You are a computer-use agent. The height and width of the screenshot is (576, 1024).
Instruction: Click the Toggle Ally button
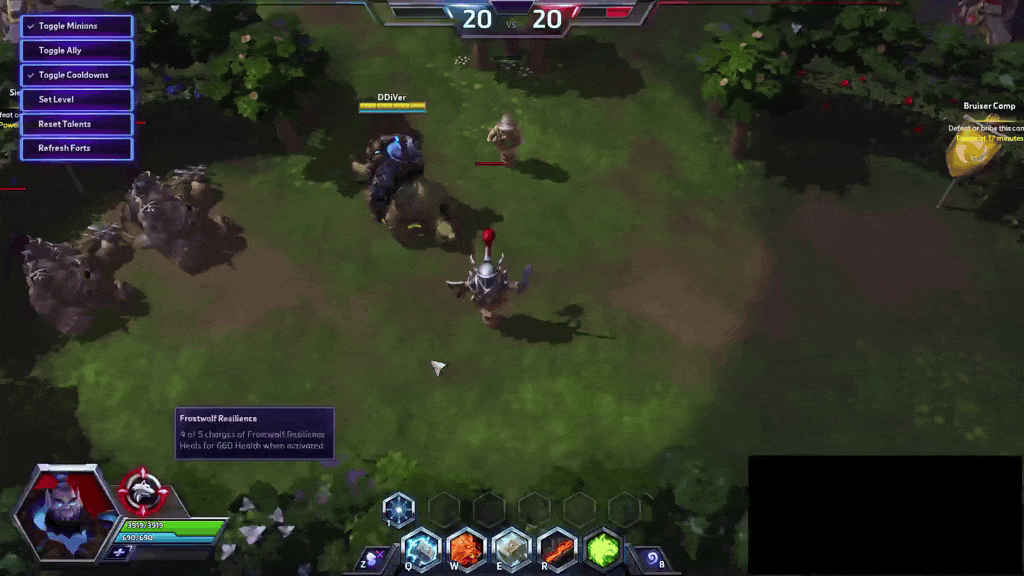point(76,50)
